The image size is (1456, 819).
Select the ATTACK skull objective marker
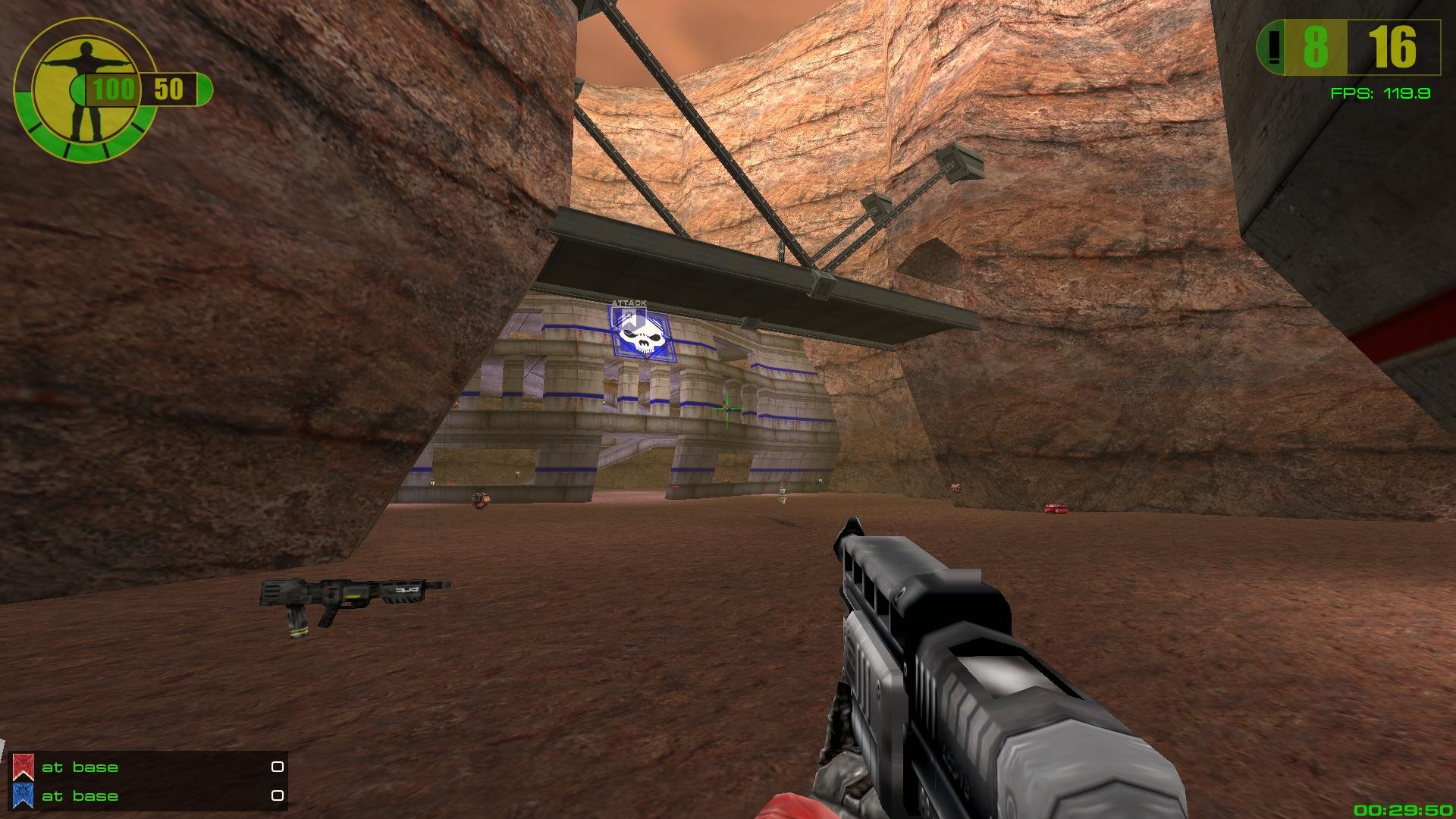639,332
